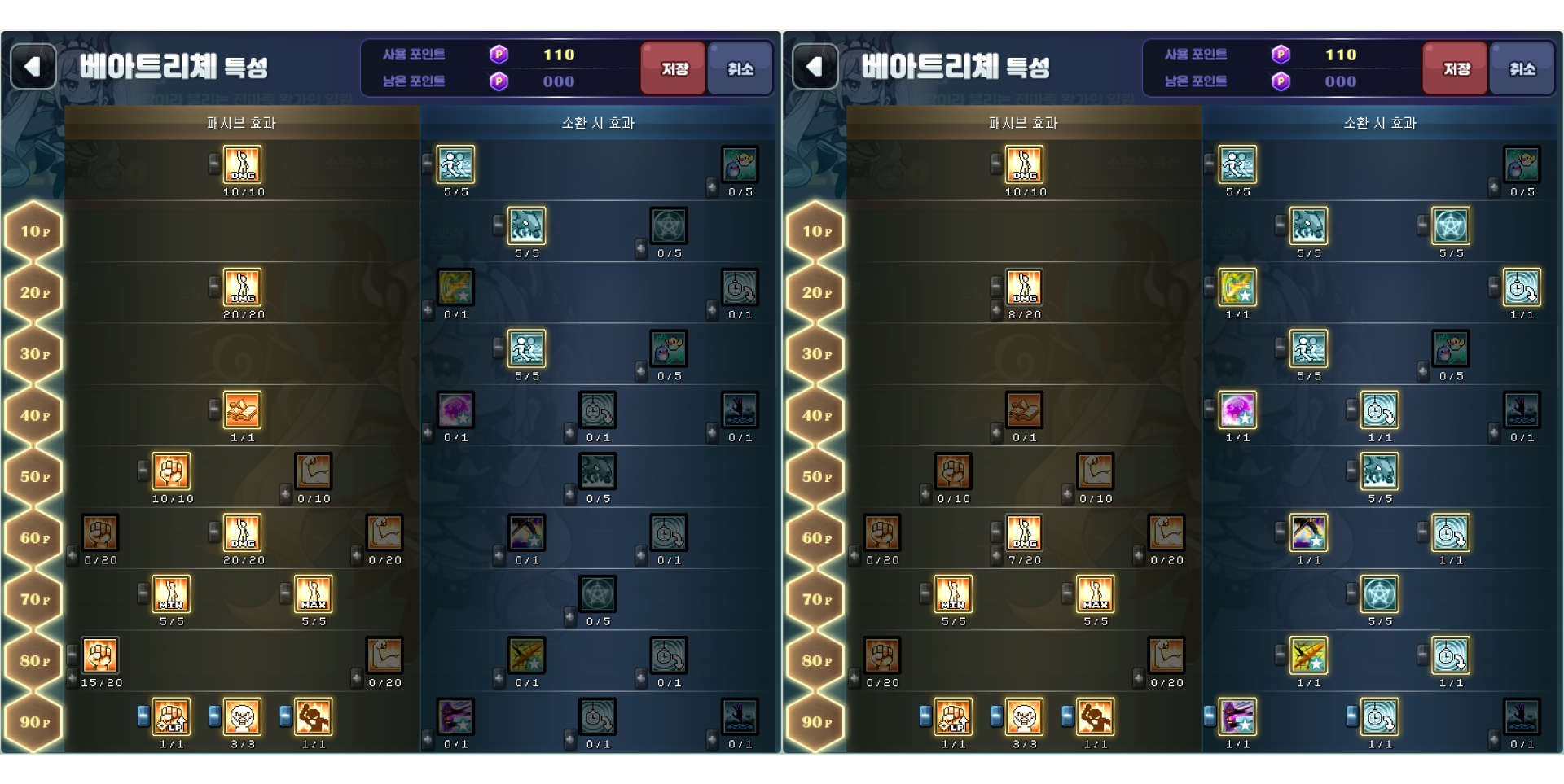
Task: Pick the purple orb skill showing 1/1
Action: point(1237,410)
